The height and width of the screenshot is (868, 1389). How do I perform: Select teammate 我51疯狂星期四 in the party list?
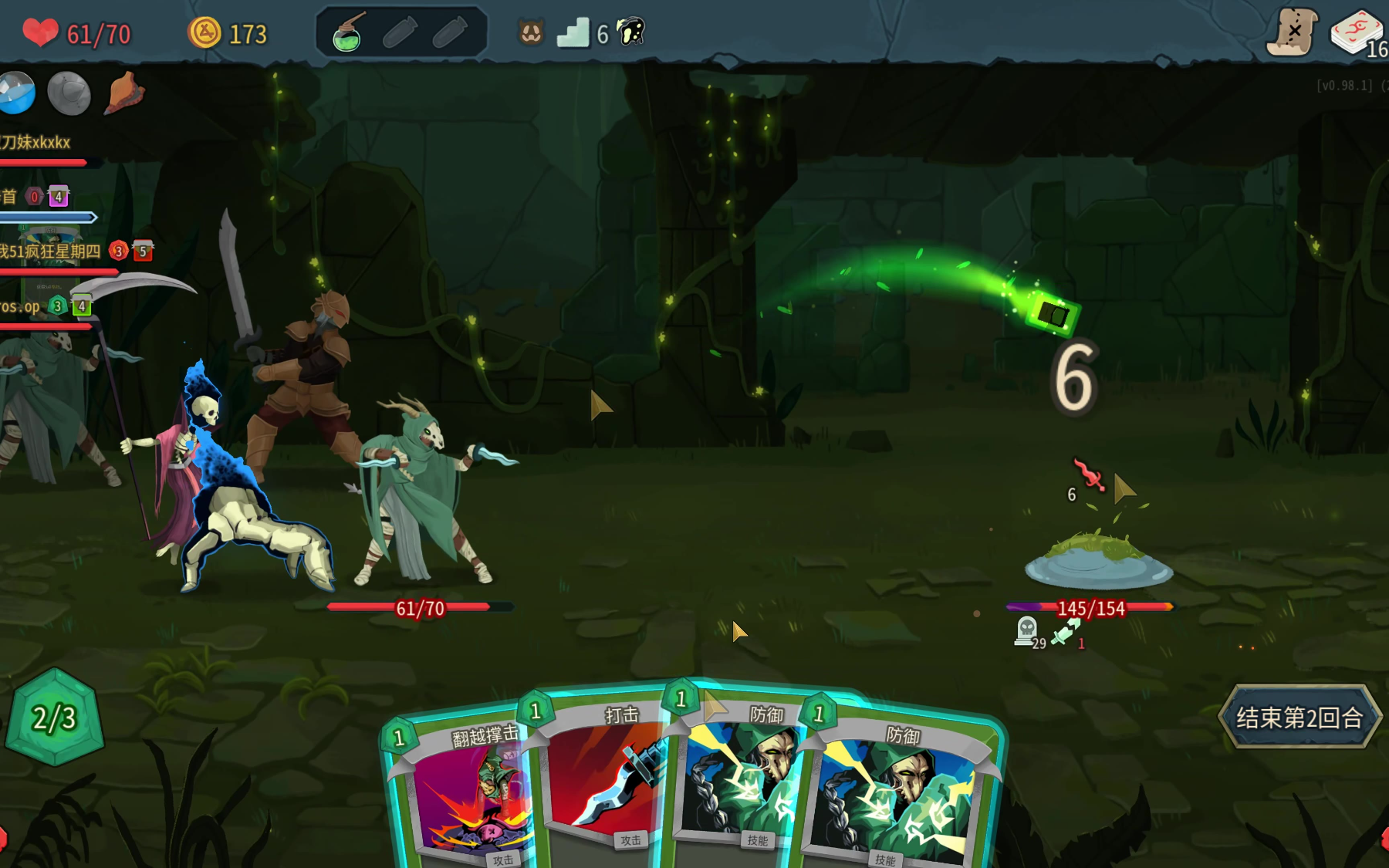[51, 252]
